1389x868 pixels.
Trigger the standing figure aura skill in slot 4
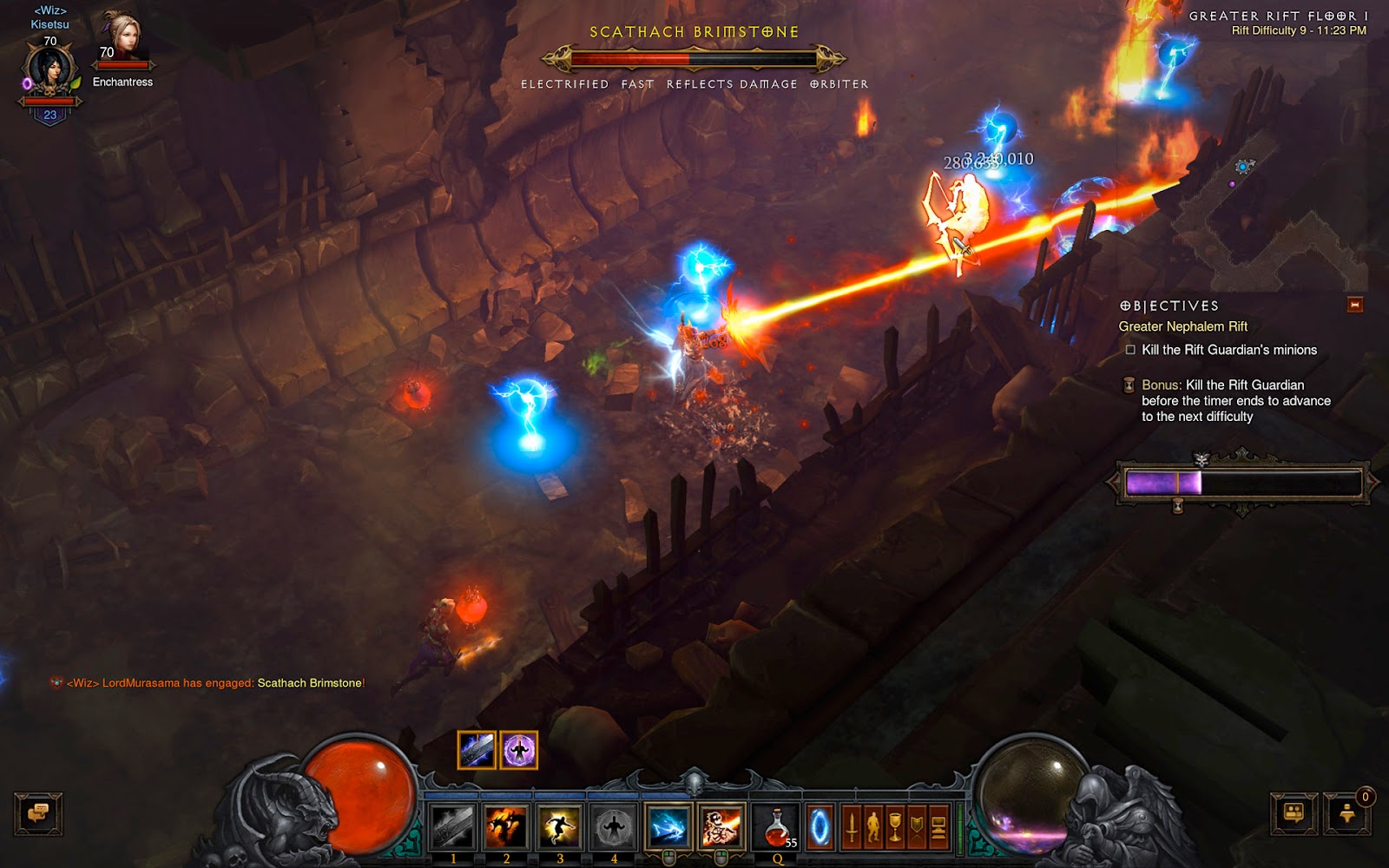pos(614,825)
